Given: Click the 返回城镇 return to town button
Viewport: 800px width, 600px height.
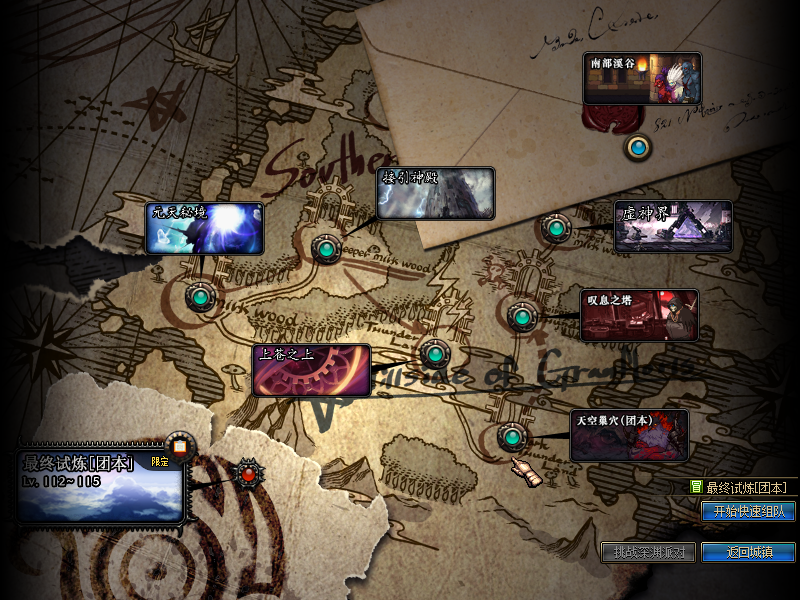Looking at the screenshot, I should 748,552.
